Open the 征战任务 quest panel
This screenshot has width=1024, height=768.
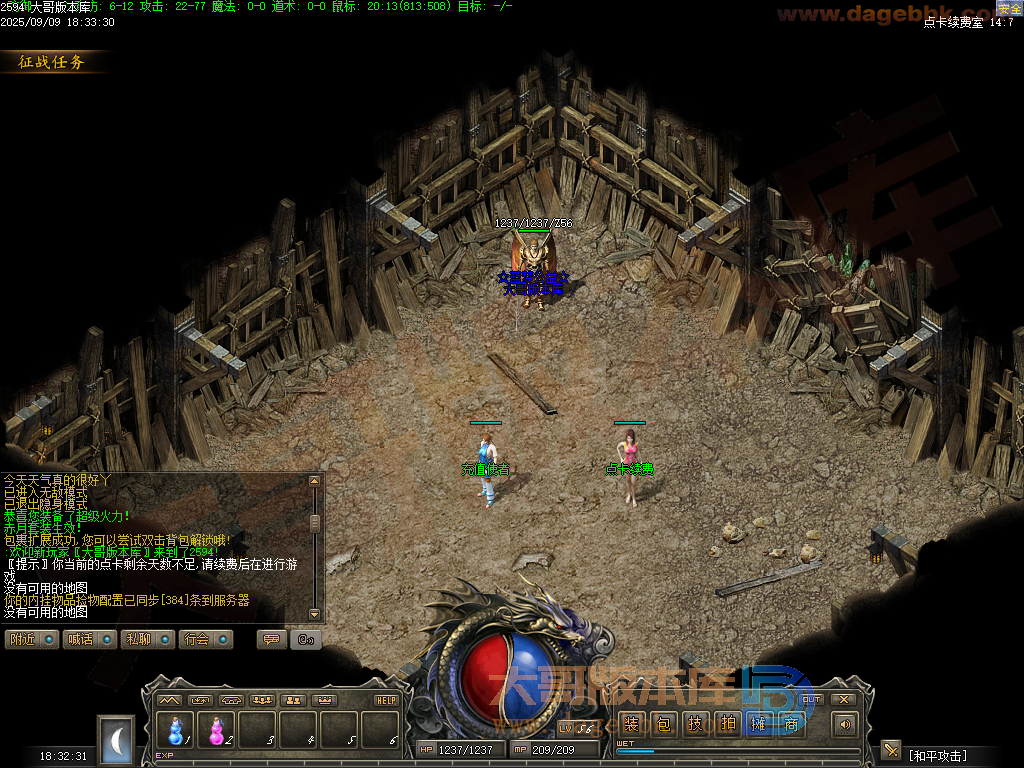[x=53, y=62]
